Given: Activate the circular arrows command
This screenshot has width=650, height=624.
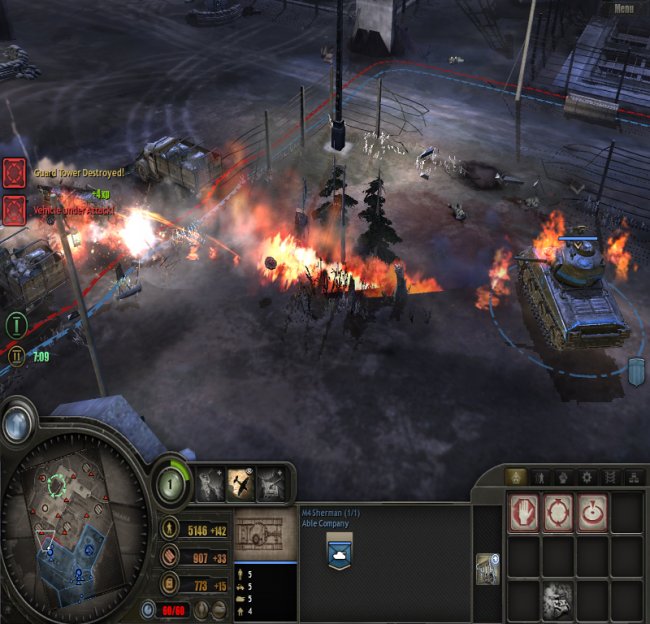Looking at the screenshot, I should 558,512.
